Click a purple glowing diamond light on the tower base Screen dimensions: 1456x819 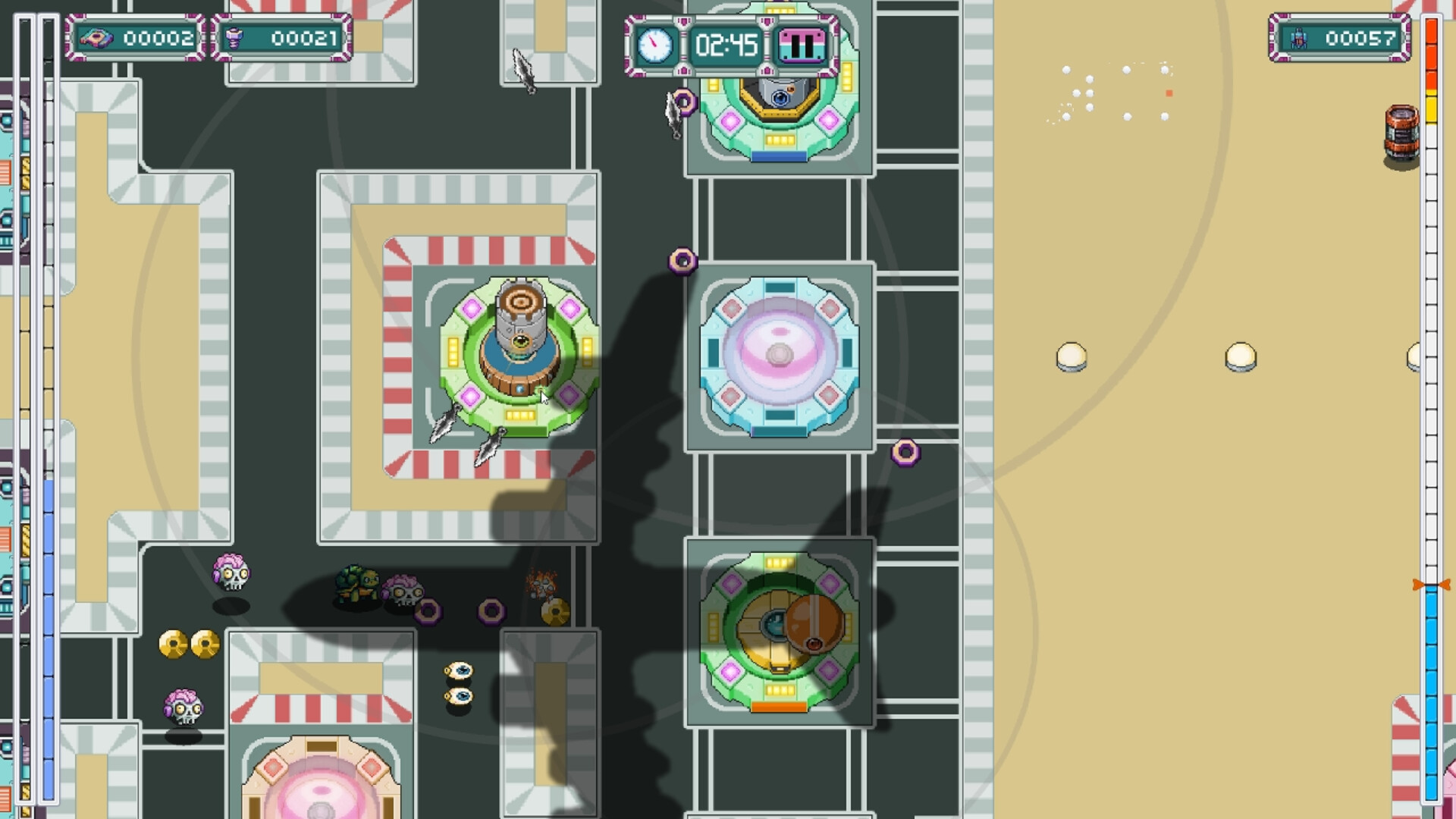[x=469, y=309]
